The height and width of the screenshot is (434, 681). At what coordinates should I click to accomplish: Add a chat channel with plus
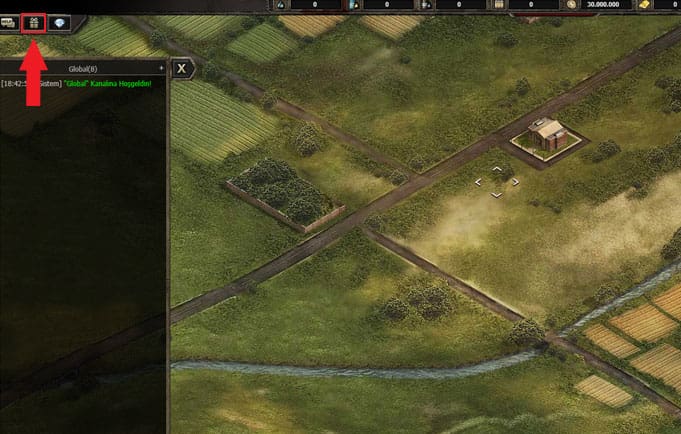click(x=161, y=69)
